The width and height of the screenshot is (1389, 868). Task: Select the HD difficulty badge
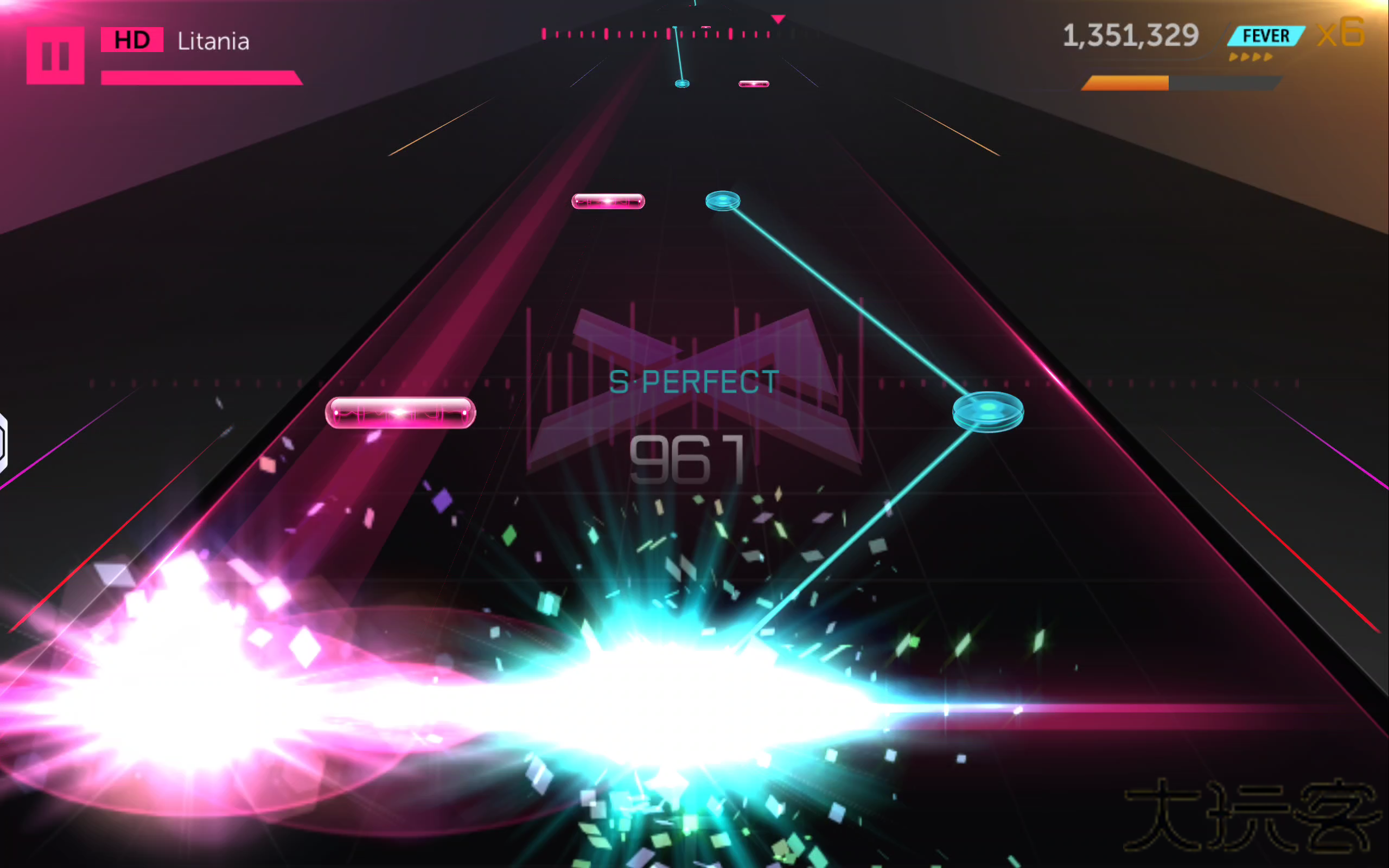click(x=132, y=39)
